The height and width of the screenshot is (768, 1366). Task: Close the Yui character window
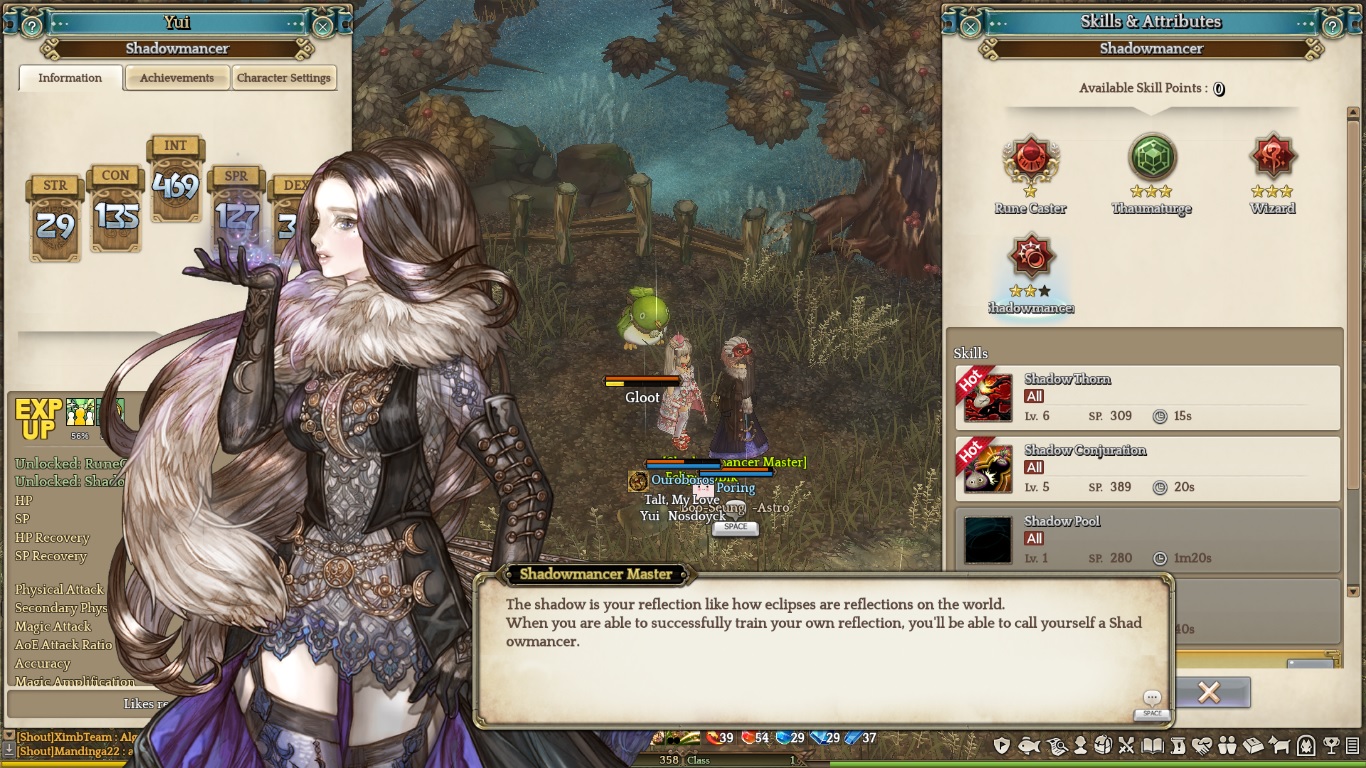click(323, 27)
